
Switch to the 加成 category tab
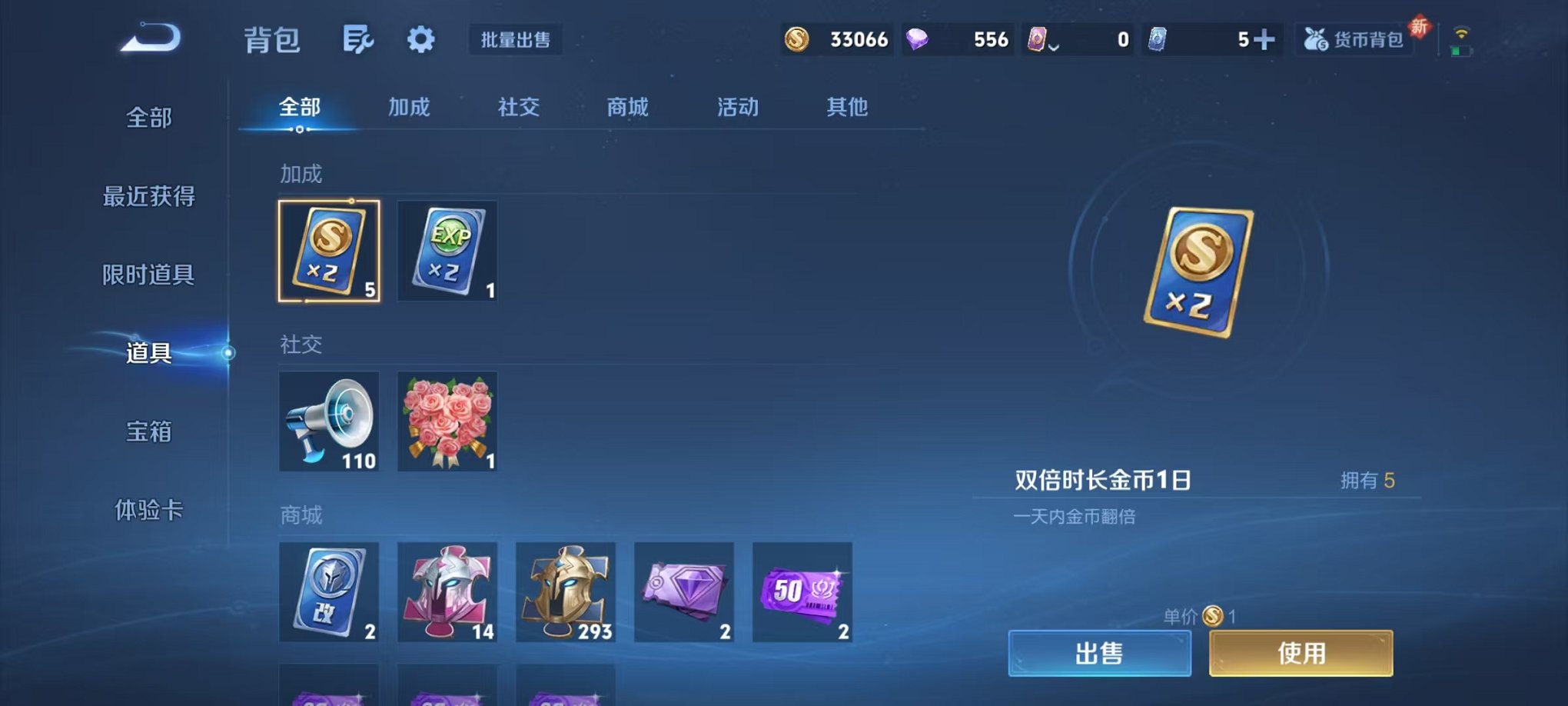click(408, 108)
